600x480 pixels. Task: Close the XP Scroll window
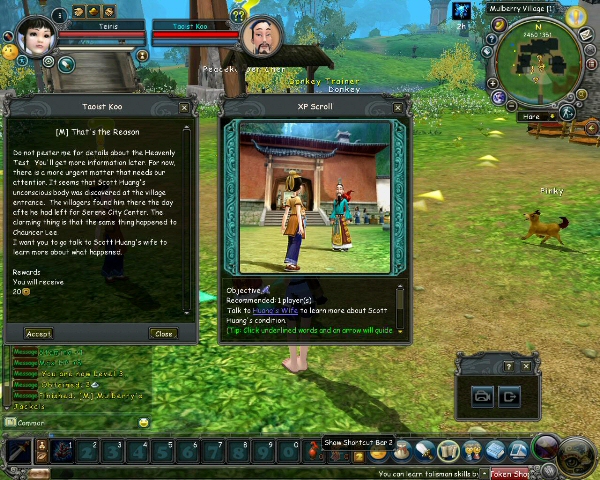tap(398, 107)
